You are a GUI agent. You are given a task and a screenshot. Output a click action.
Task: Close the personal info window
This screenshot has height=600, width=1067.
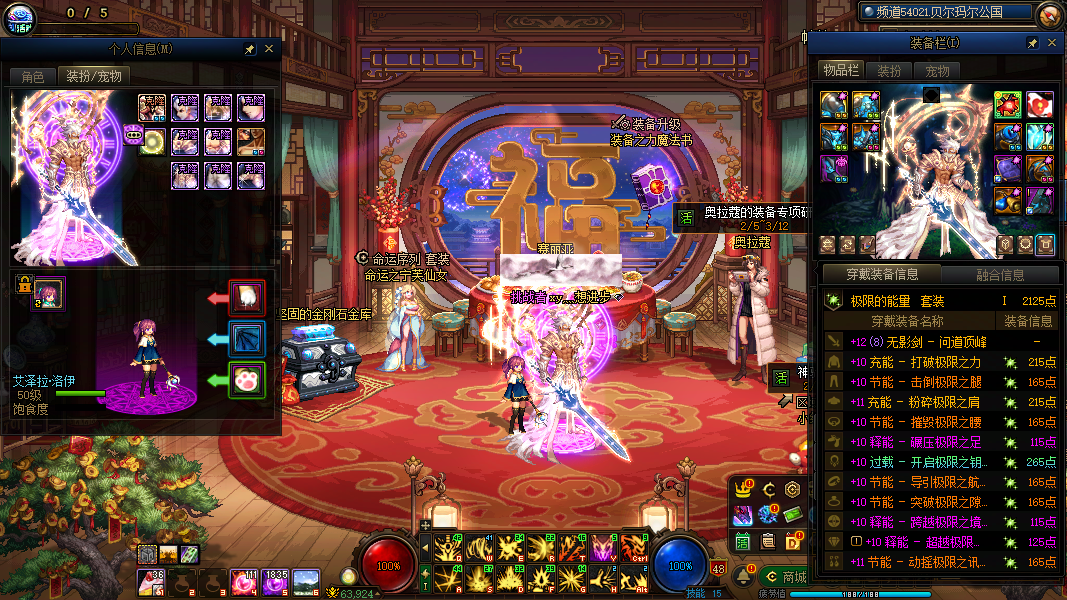[270, 48]
